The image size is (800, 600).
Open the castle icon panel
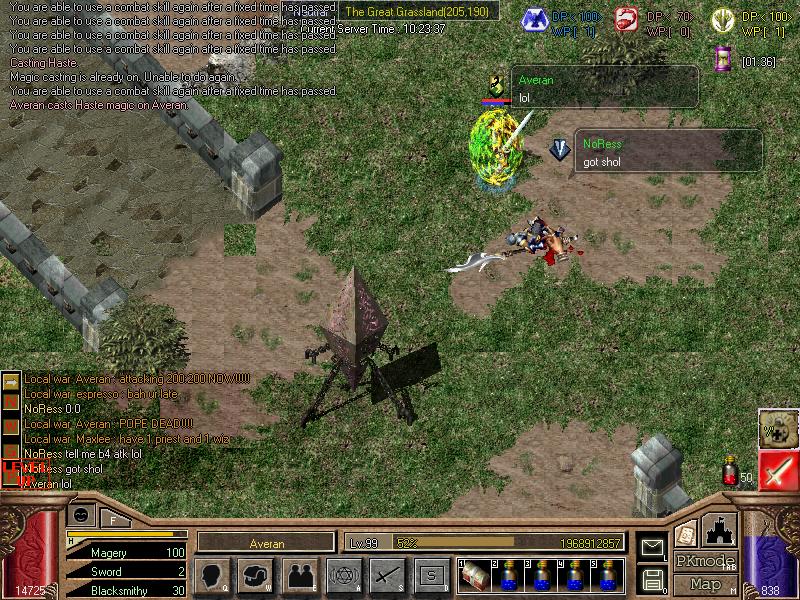pyautogui.click(x=721, y=530)
